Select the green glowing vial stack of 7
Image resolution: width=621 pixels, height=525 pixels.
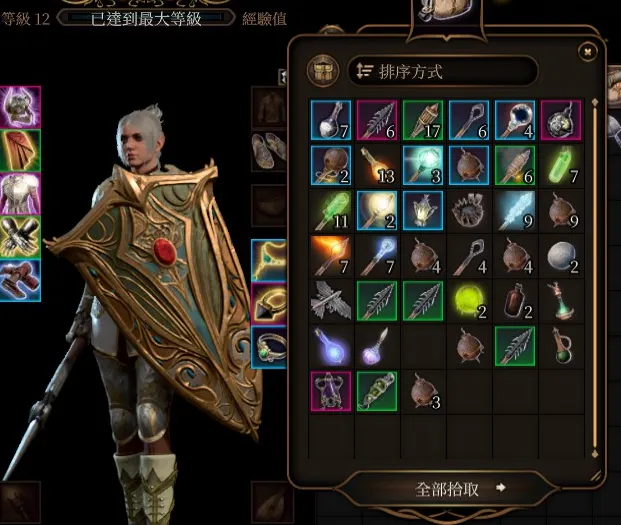click(x=561, y=164)
